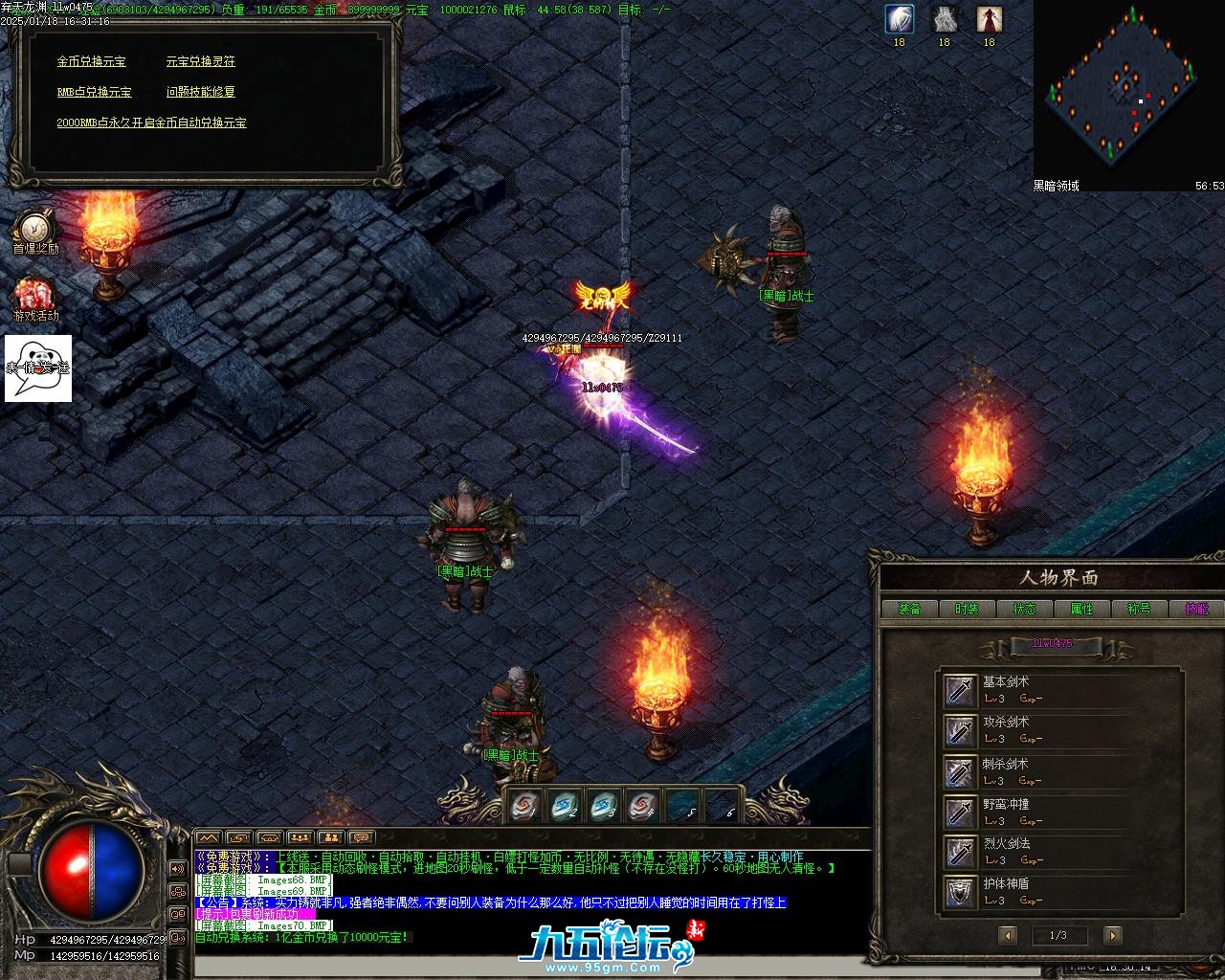
Task: Click the panda emoticon overlay image
Action: point(38,367)
